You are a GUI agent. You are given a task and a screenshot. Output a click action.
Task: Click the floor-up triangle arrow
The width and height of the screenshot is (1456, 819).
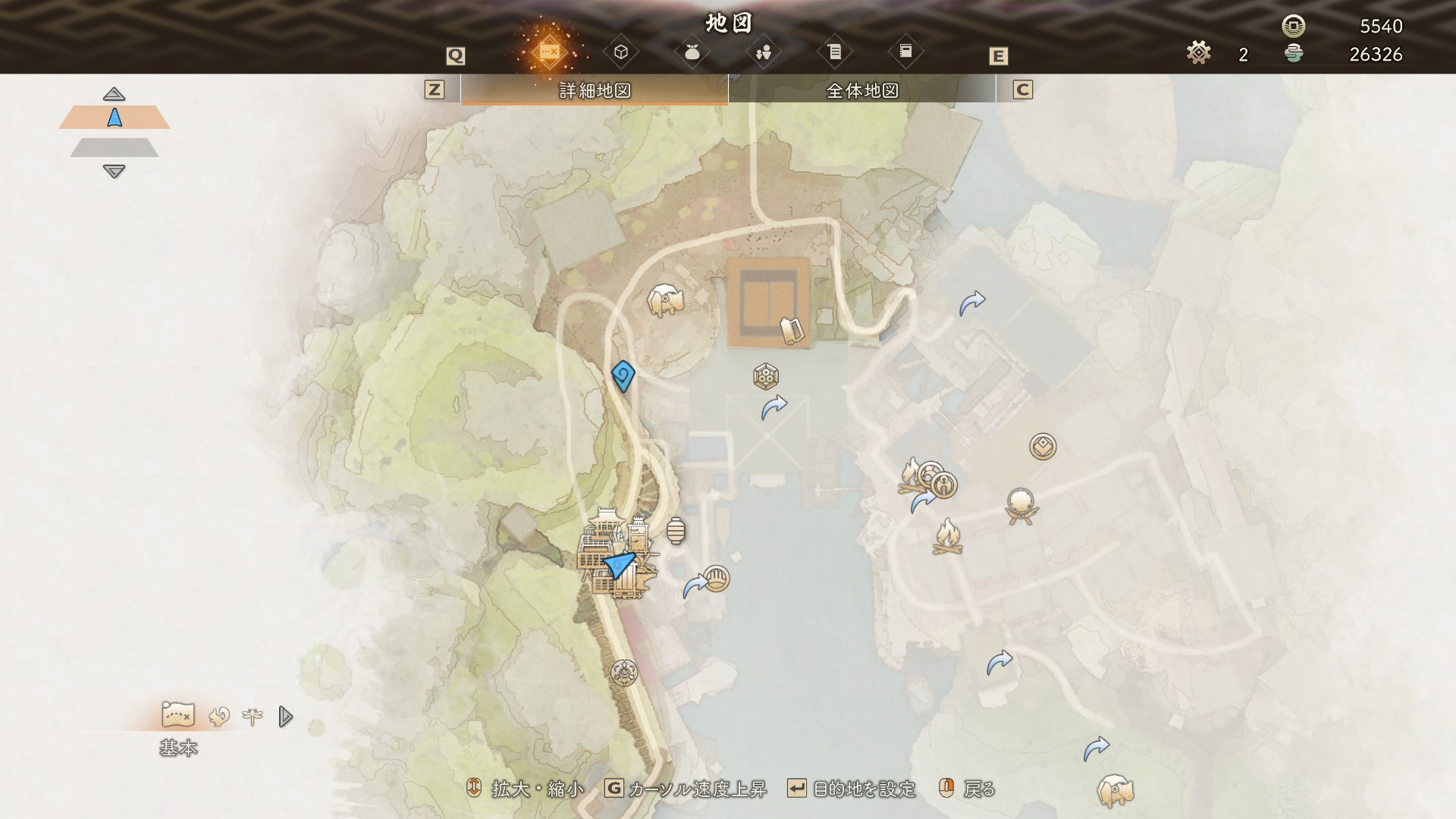click(114, 94)
